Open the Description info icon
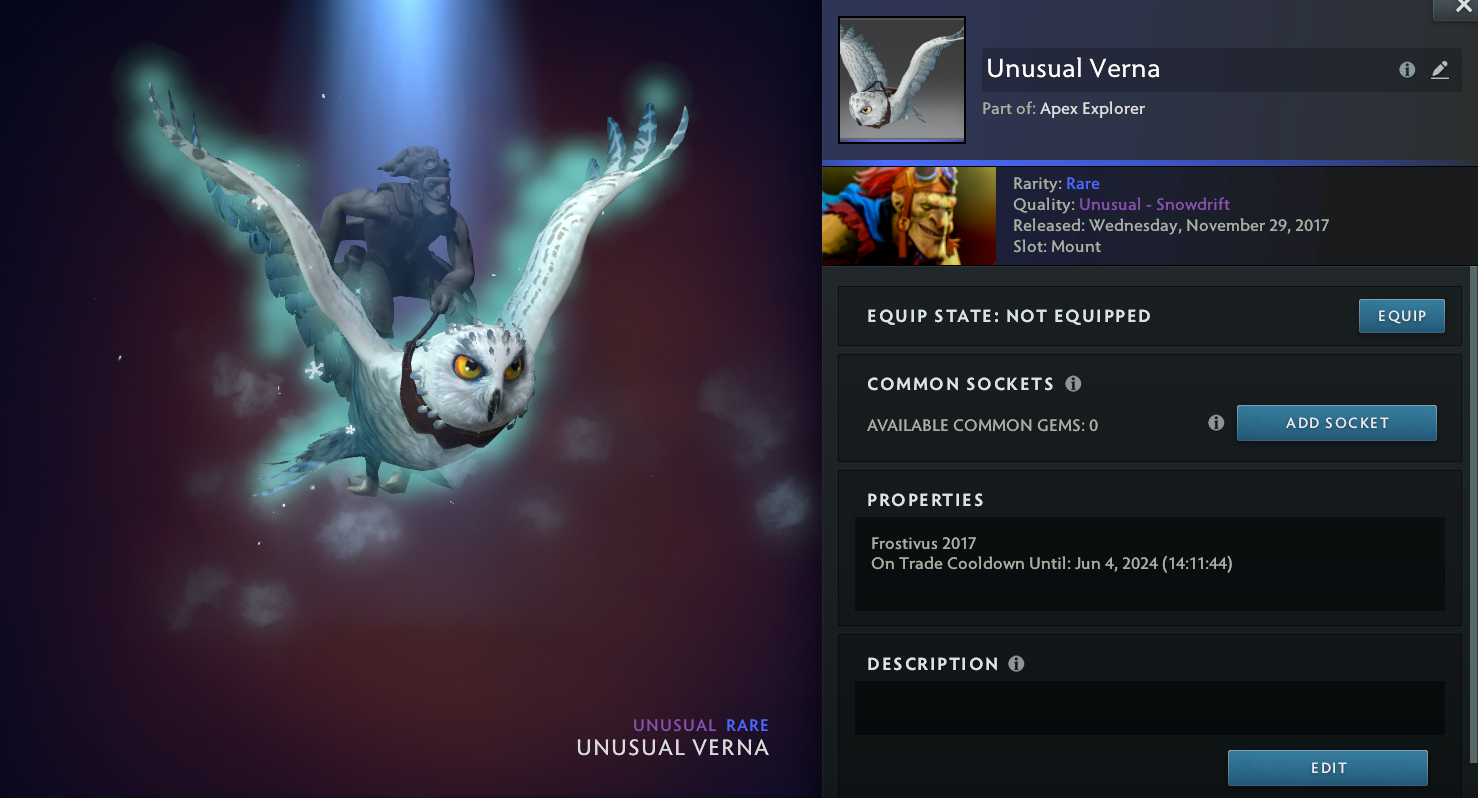Screen dimensions: 1478x798 pyautogui.click(x=1016, y=664)
